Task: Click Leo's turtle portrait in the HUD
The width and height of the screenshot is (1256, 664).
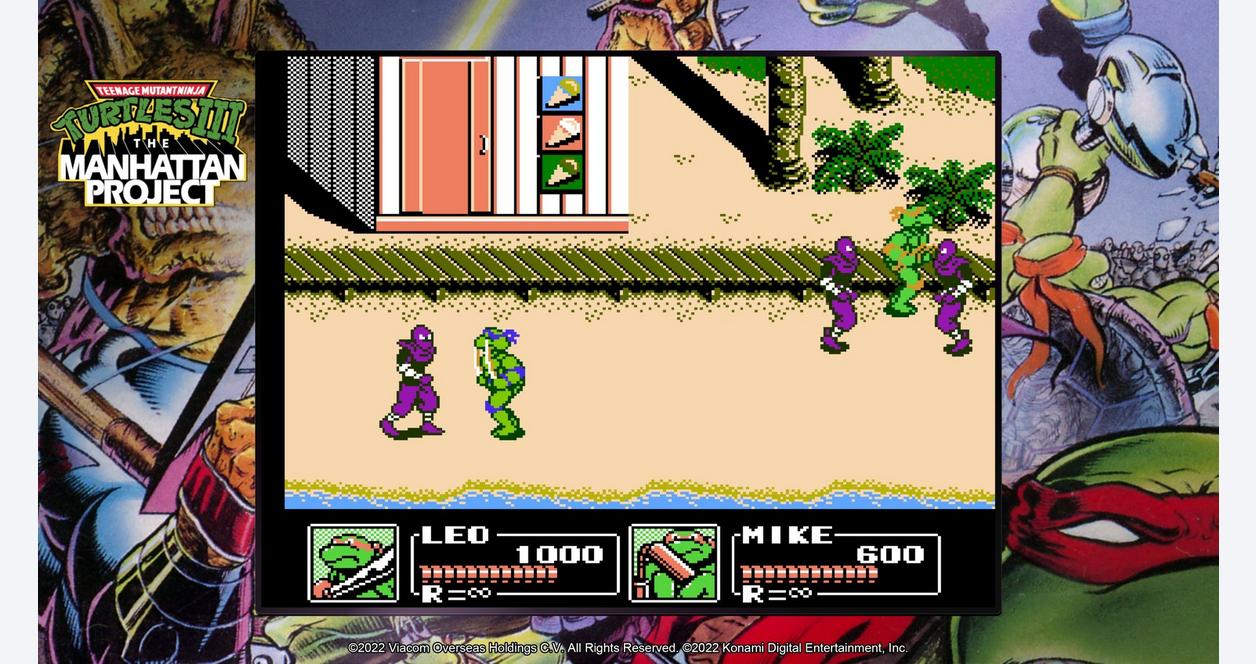Action: [353, 563]
